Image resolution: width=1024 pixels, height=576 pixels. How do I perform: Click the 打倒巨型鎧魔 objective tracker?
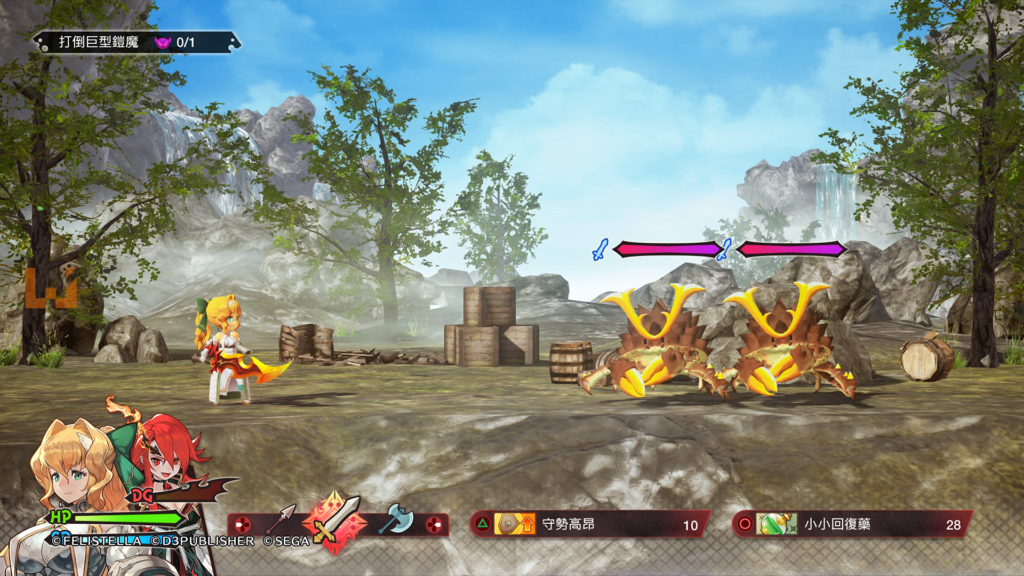click(x=137, y=42)
